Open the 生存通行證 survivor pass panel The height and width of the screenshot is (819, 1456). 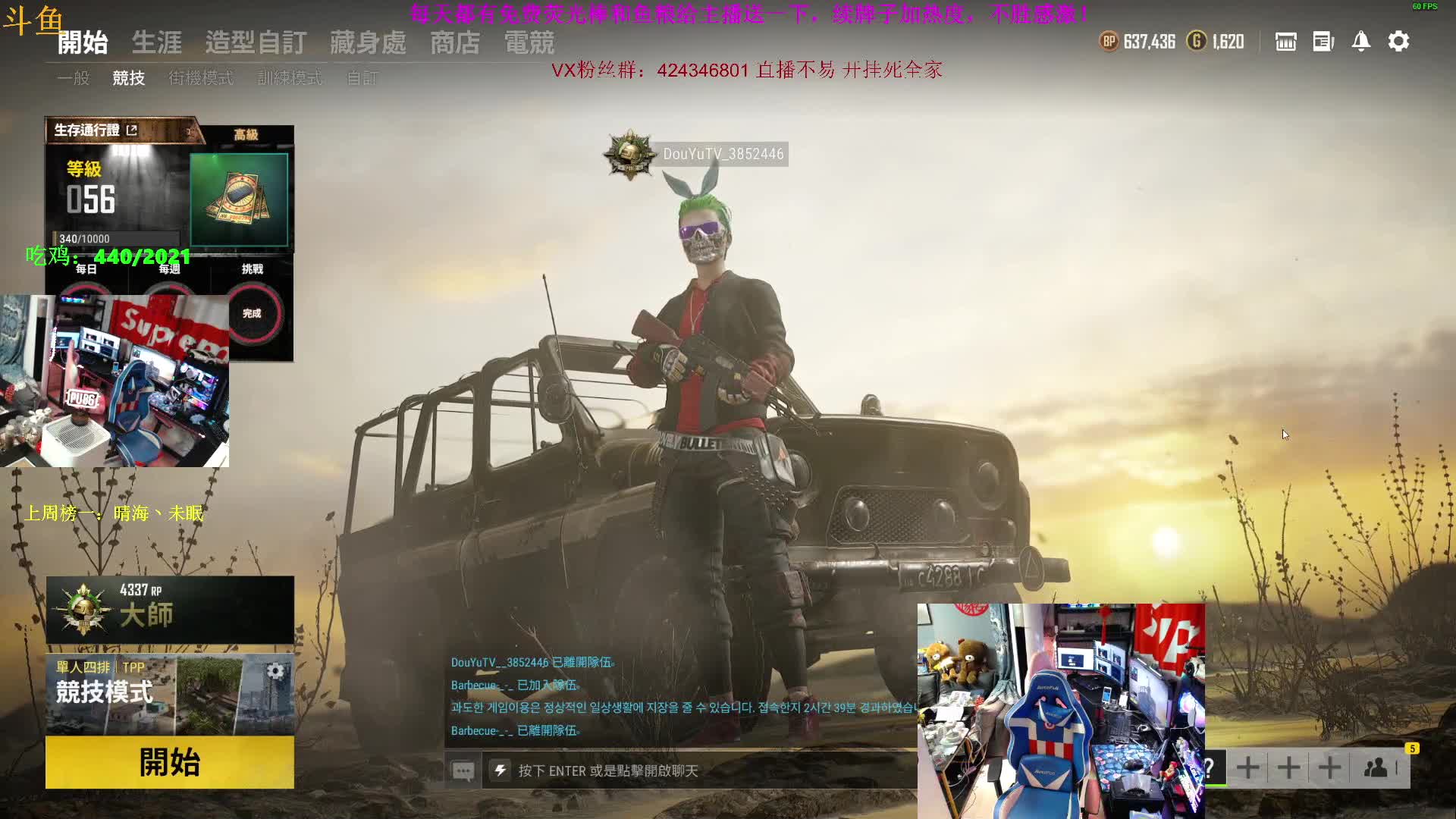tap(96, 130)
